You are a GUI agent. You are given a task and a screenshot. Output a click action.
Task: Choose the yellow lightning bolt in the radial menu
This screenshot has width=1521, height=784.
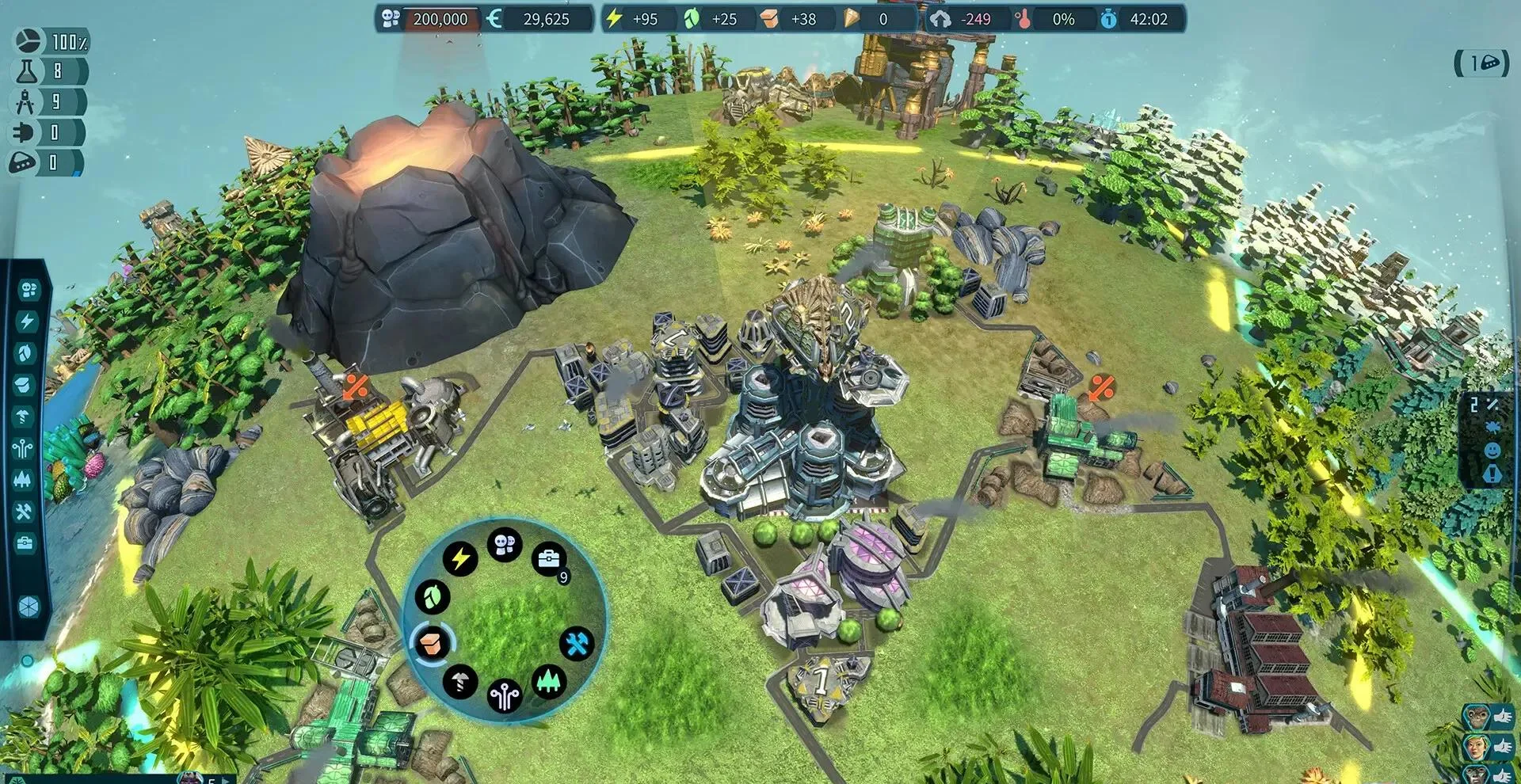click(x=459, y=559)
